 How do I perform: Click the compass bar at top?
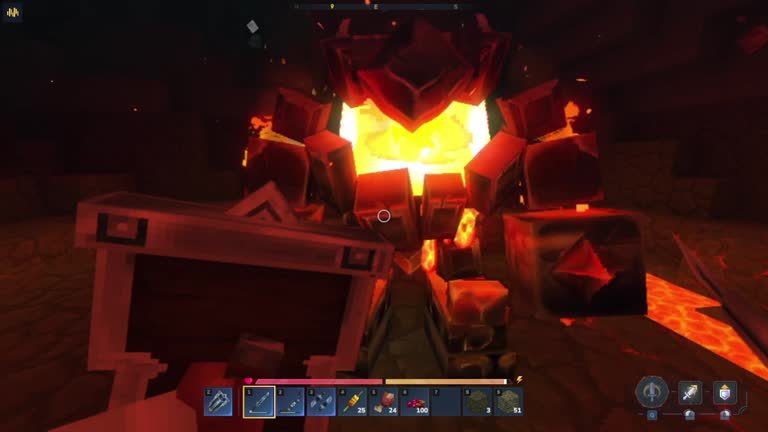384,6
